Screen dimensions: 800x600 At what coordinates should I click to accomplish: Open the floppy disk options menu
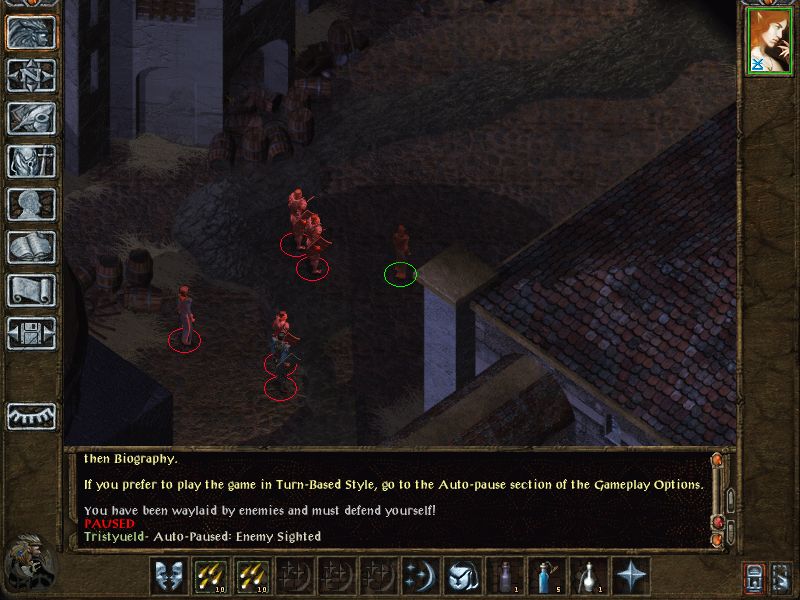pyautogui.click(x=31, y=333)
